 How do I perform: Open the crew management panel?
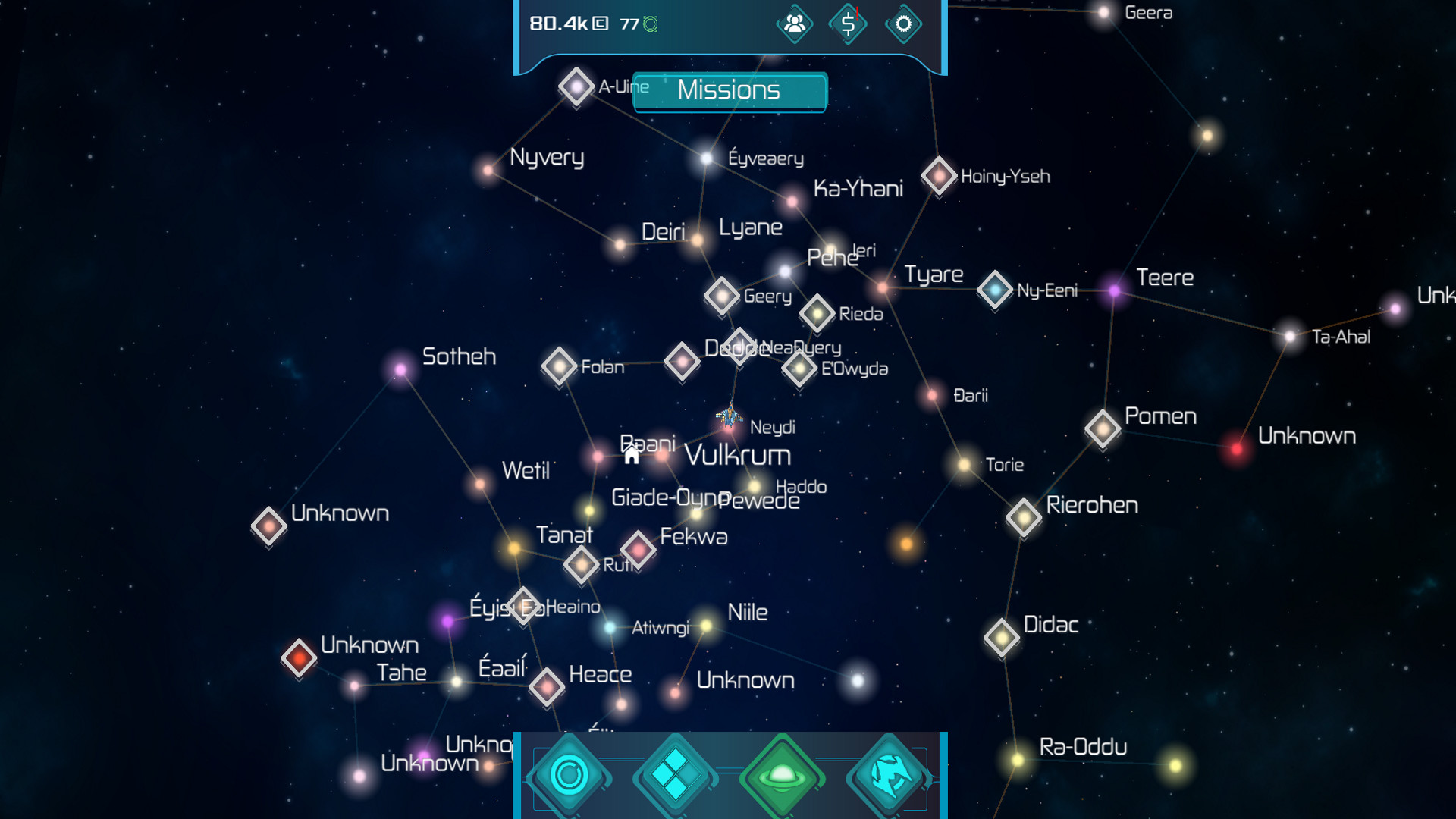pyautogui.click(x=794, y=24)
